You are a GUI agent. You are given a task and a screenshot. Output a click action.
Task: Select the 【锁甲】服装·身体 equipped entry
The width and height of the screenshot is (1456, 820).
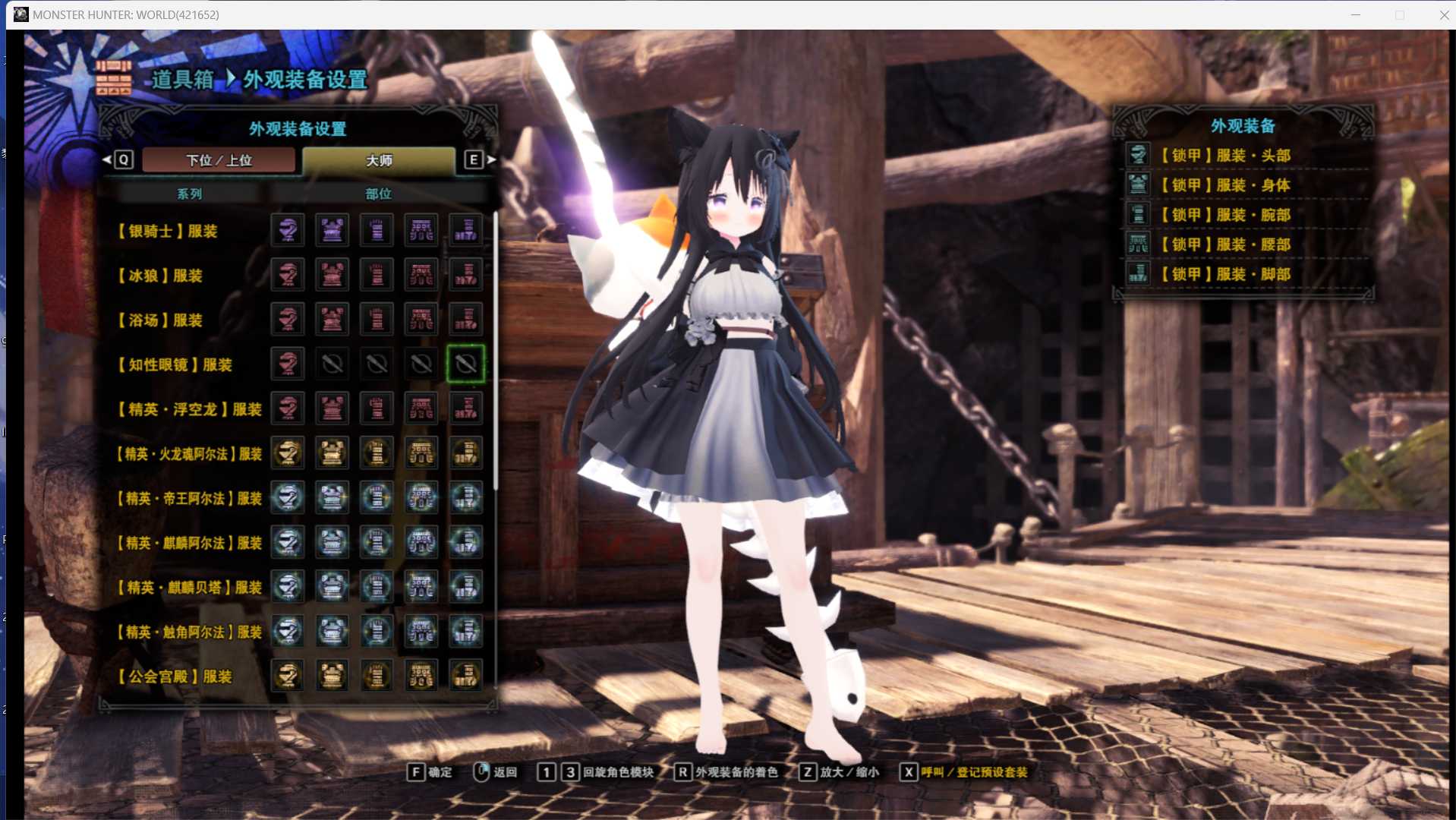coord(1225,185)
